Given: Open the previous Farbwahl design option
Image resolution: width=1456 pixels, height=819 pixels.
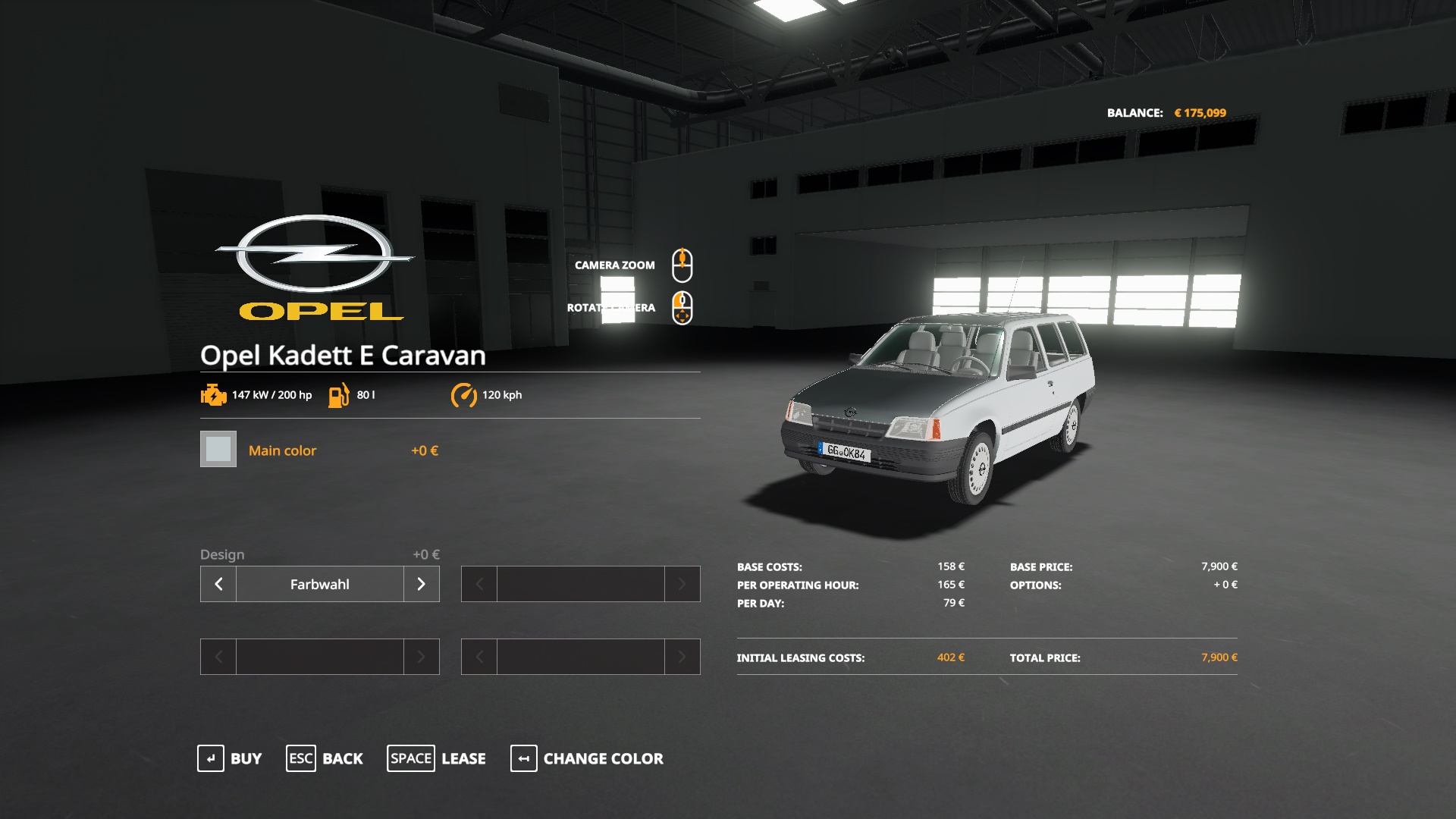Looking at the screenshot, I should click(218, 584).
